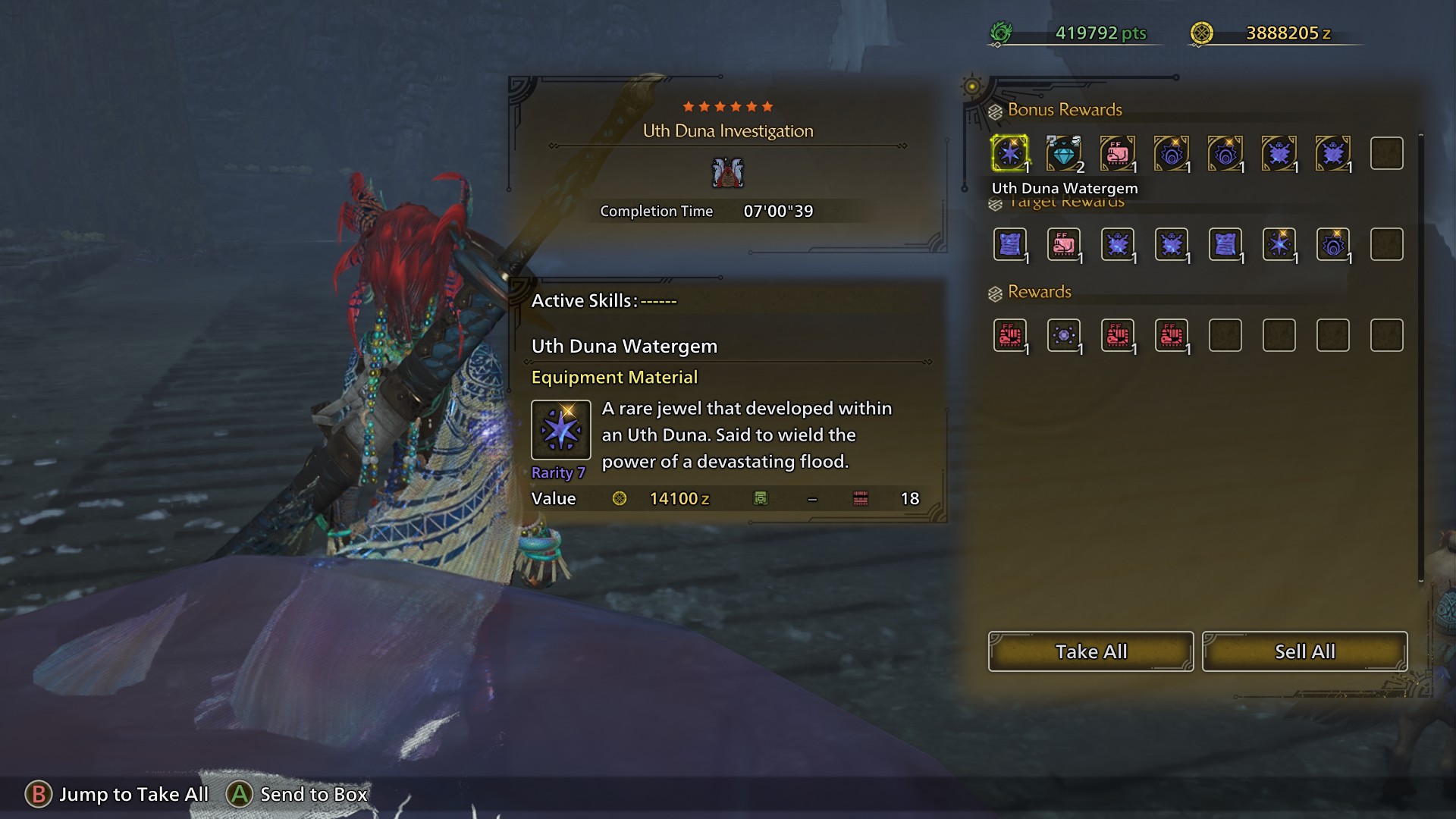Choose the pink ticket in Target Rewards
Screen dimensions: 1456x819
coord(1063,244)
